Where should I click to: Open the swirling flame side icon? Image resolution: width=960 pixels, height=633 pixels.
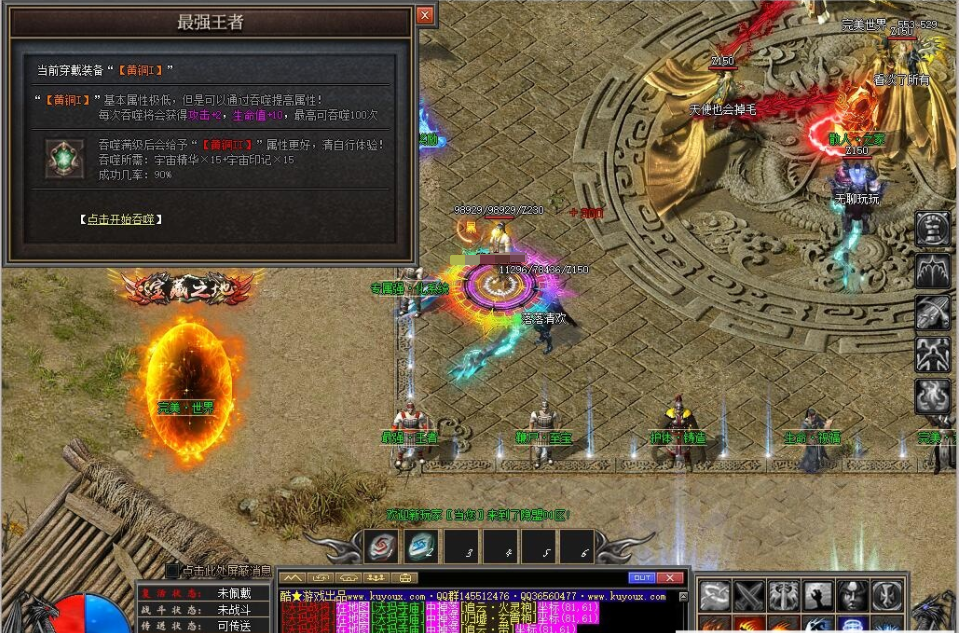(933, 396)
